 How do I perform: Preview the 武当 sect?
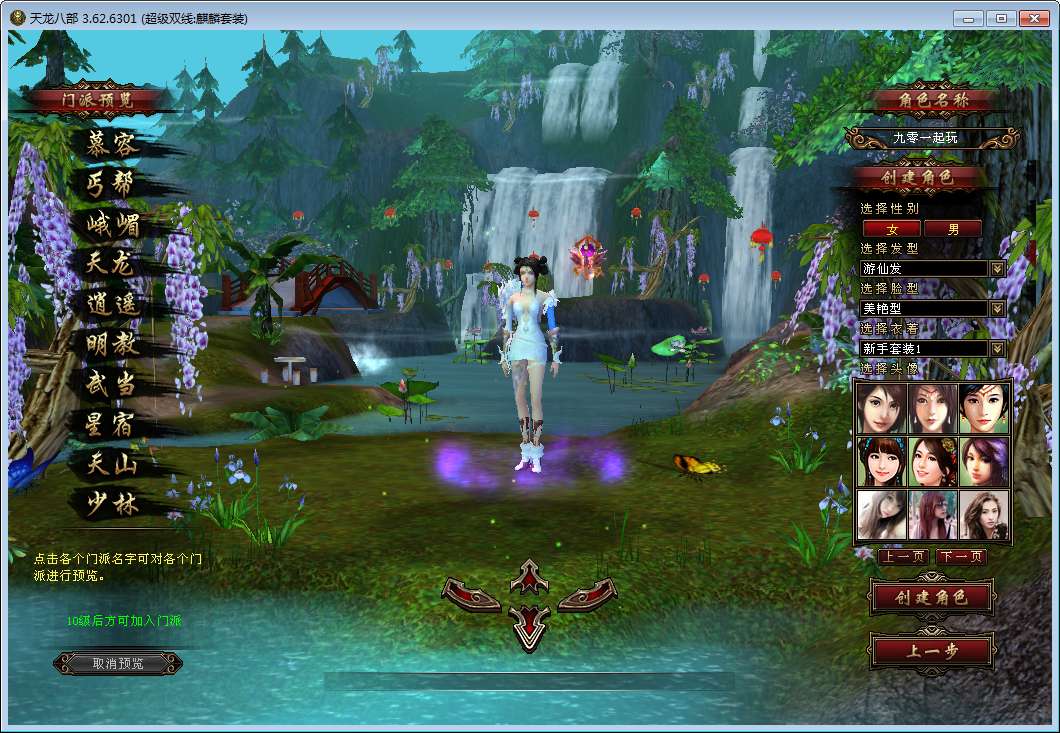click(111, 384)
